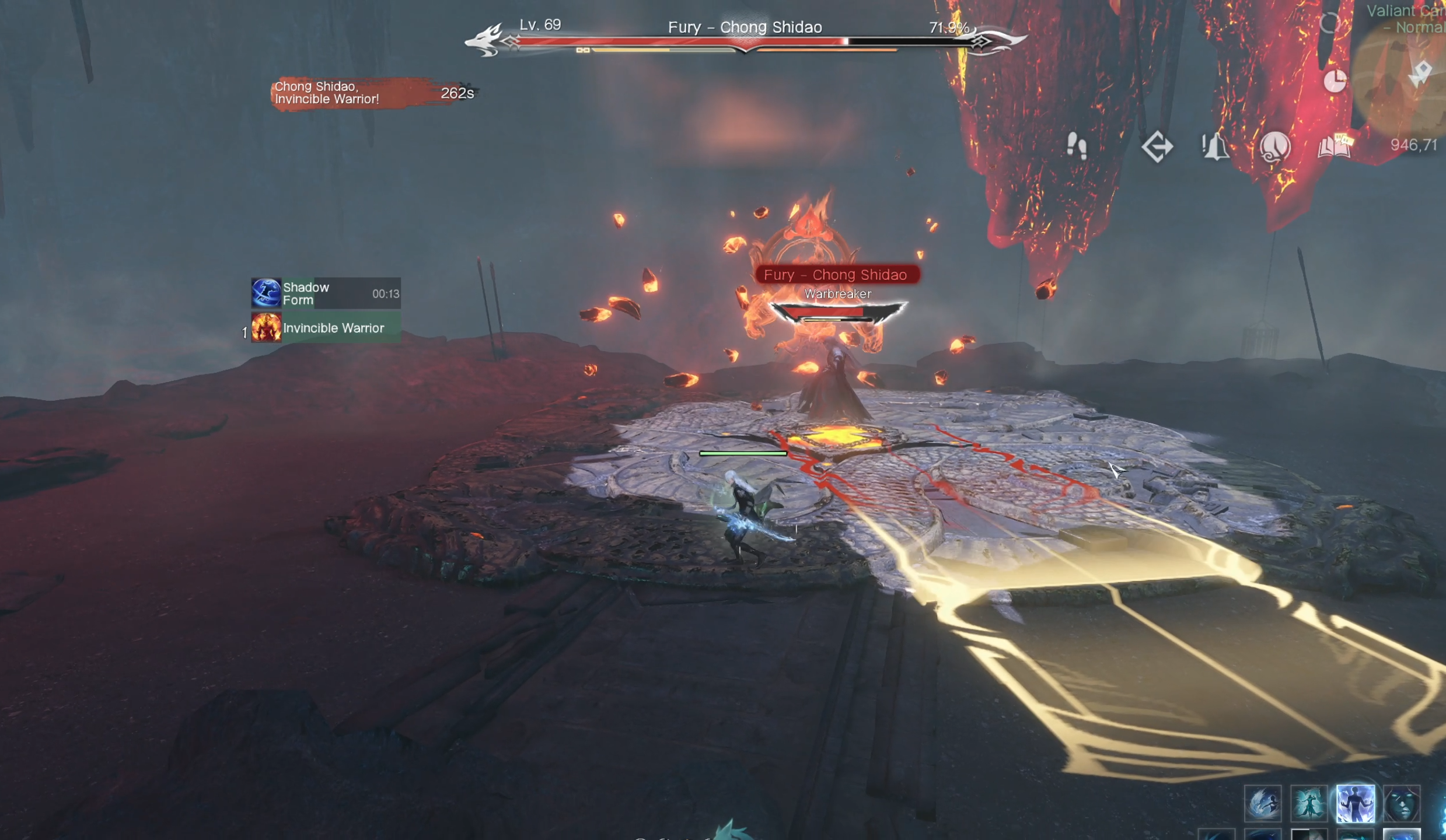Activate the teal winged horse skill
1446x840 pixels.
point(1309,804)
